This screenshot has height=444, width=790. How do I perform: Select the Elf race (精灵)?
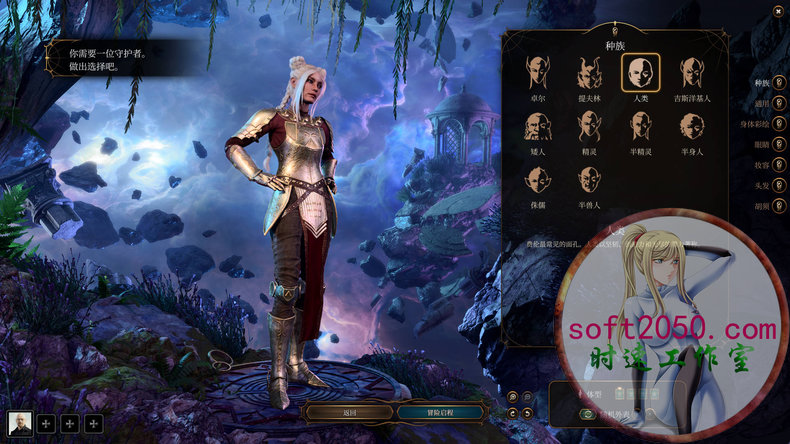point(589,127)
